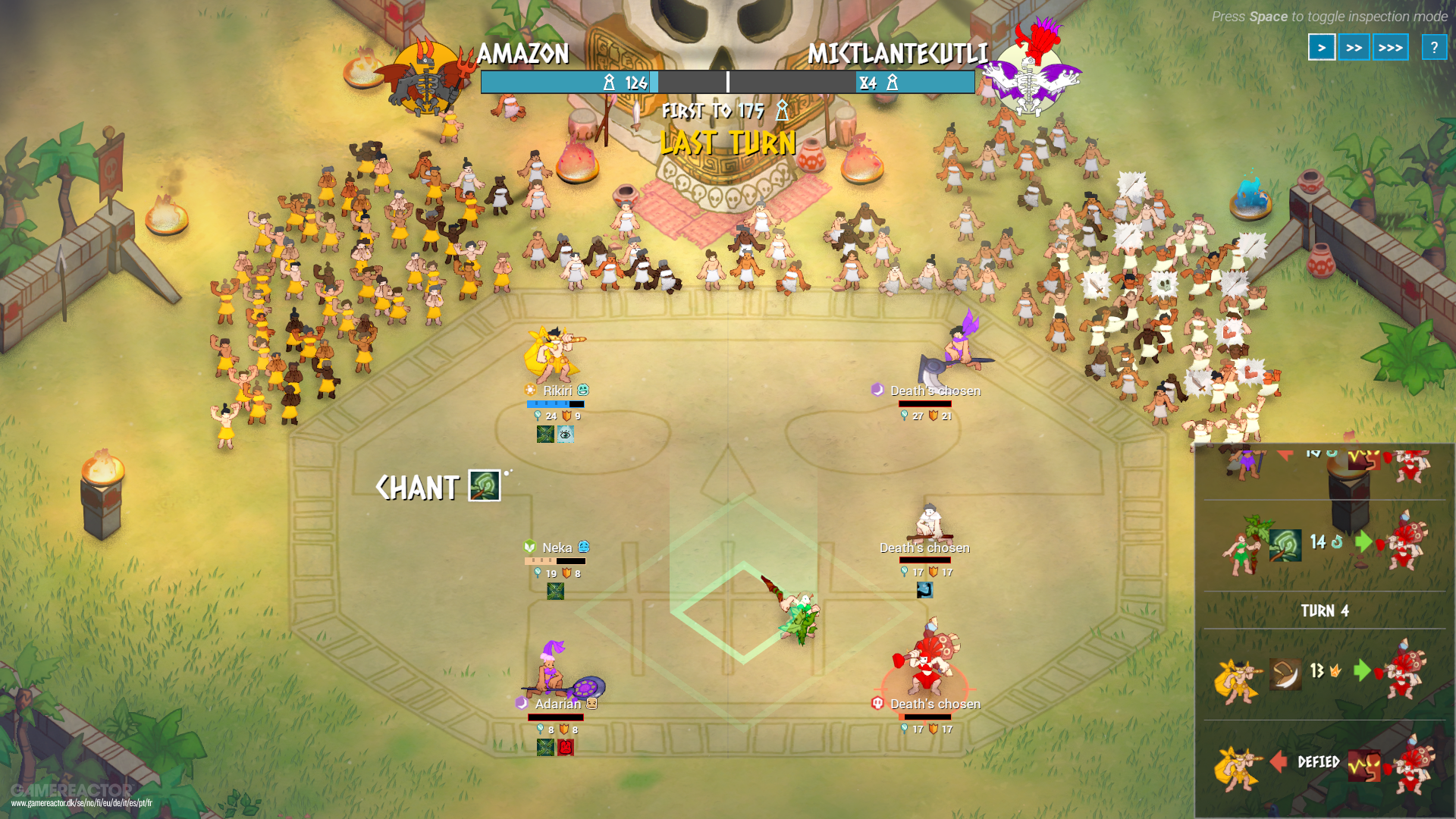The width and height of the screenshot is (1456, 819).
Task: Open the help question mark button
Action: point(1433,47)
